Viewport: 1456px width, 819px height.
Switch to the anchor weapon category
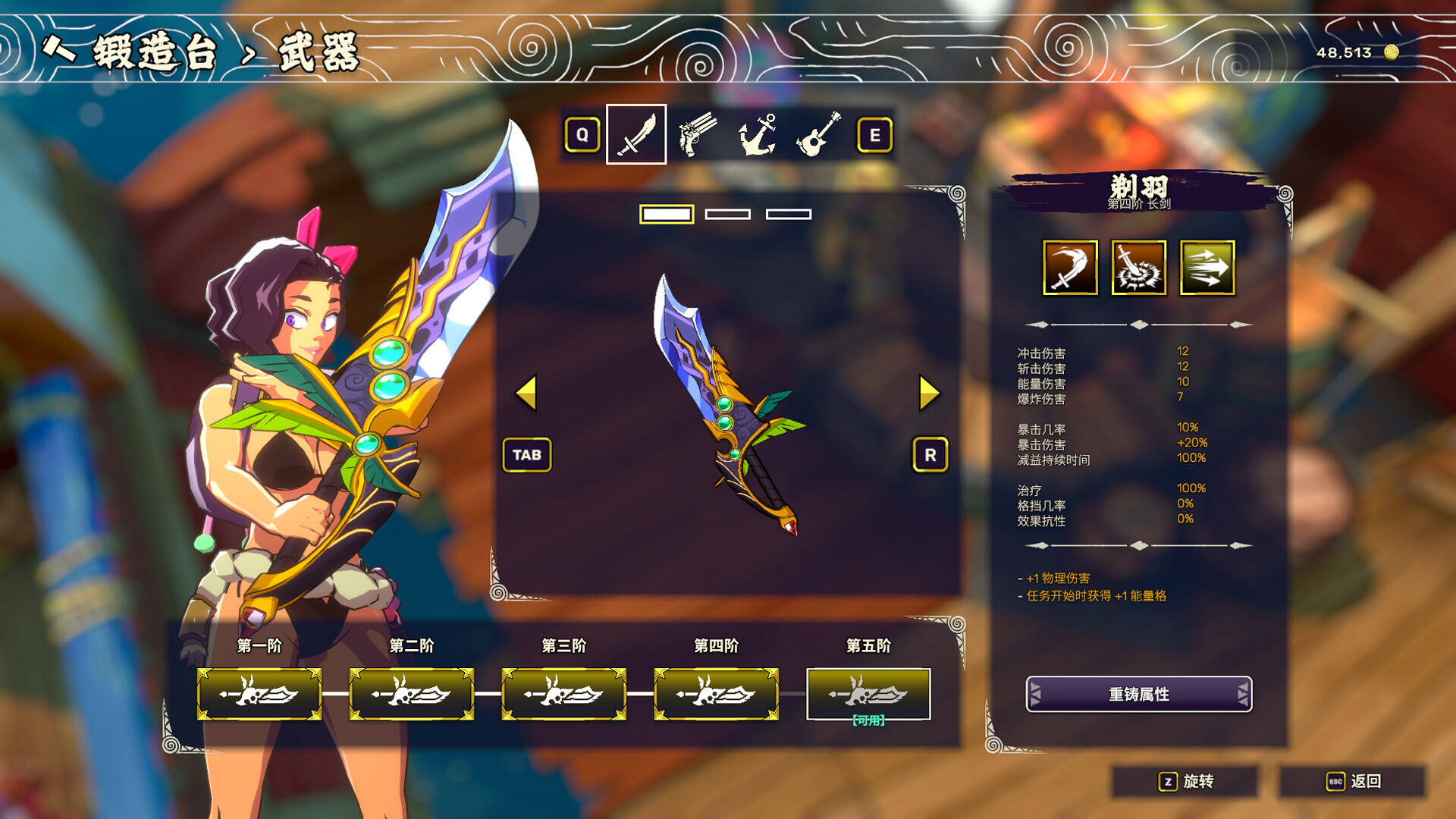coord(758,135)
